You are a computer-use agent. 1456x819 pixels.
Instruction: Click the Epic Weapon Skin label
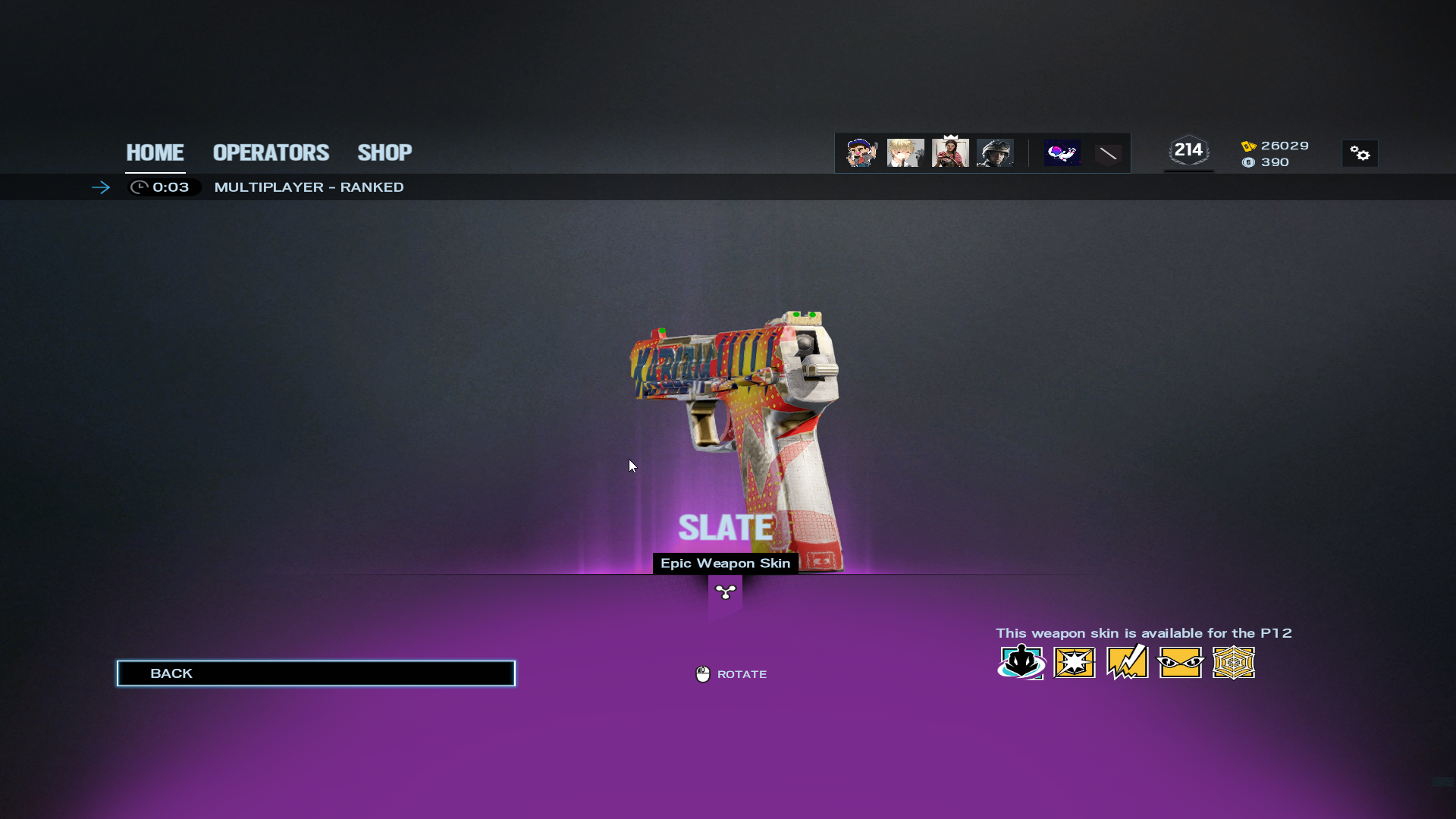click(725, 563)
